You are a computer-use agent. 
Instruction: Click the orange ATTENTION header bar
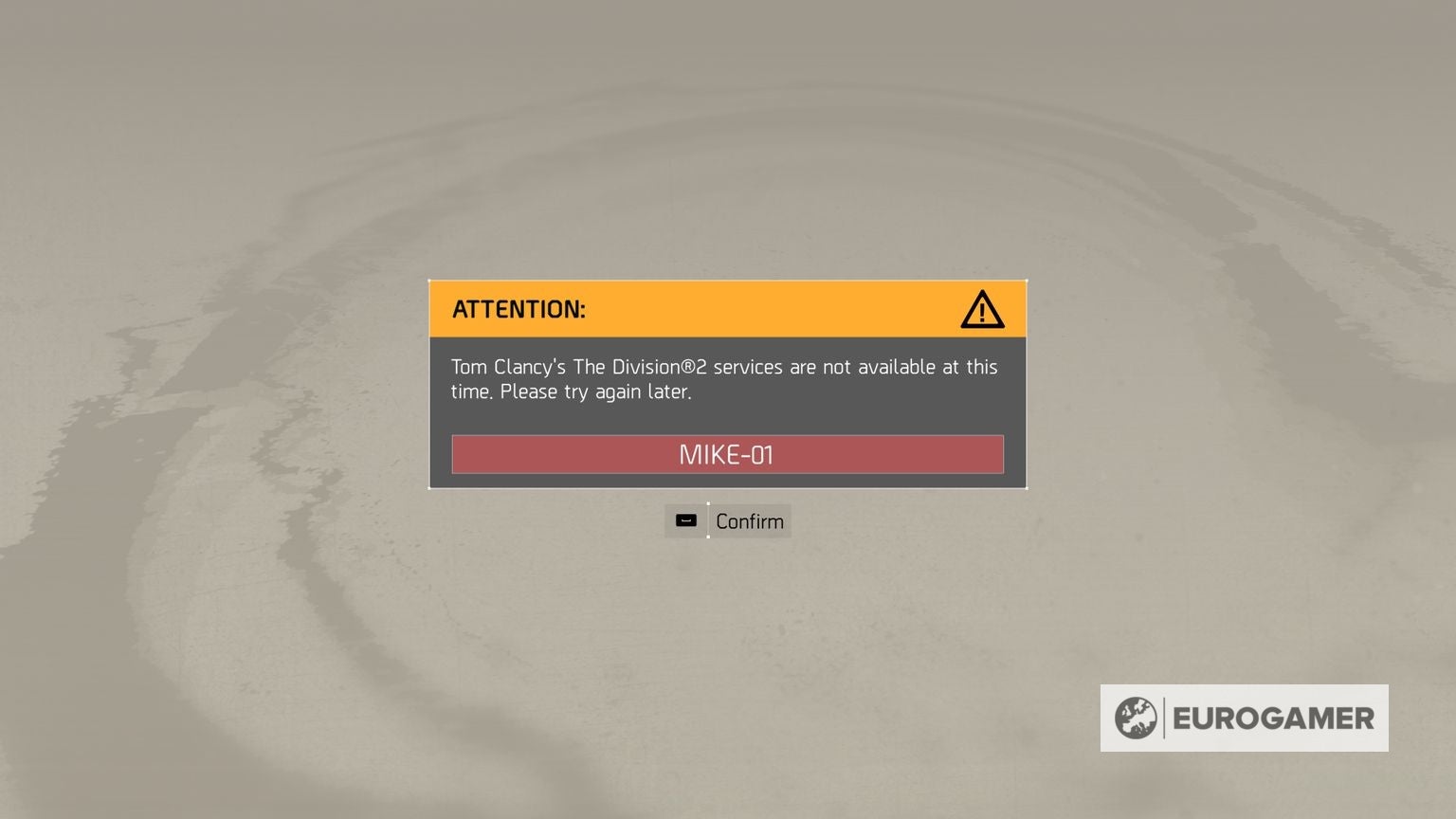(727, 308)
